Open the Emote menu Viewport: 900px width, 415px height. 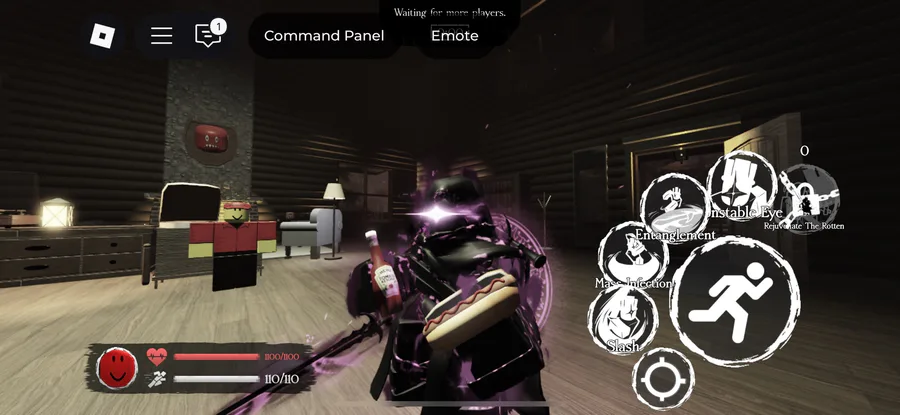click(x=454, y=36)
